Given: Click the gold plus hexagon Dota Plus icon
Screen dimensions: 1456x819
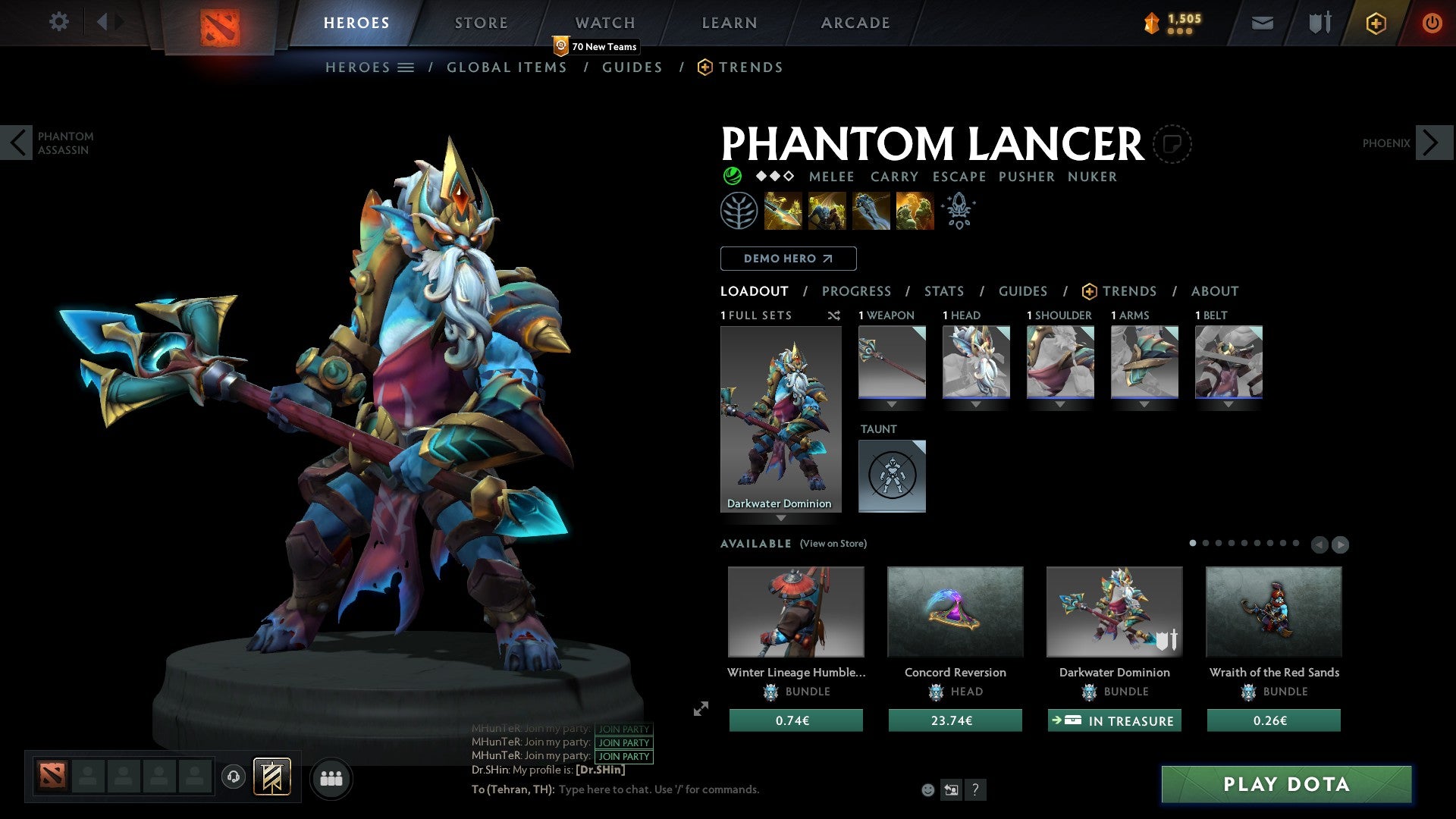Looking at the screenshot, I should [x=1375, y=23].
